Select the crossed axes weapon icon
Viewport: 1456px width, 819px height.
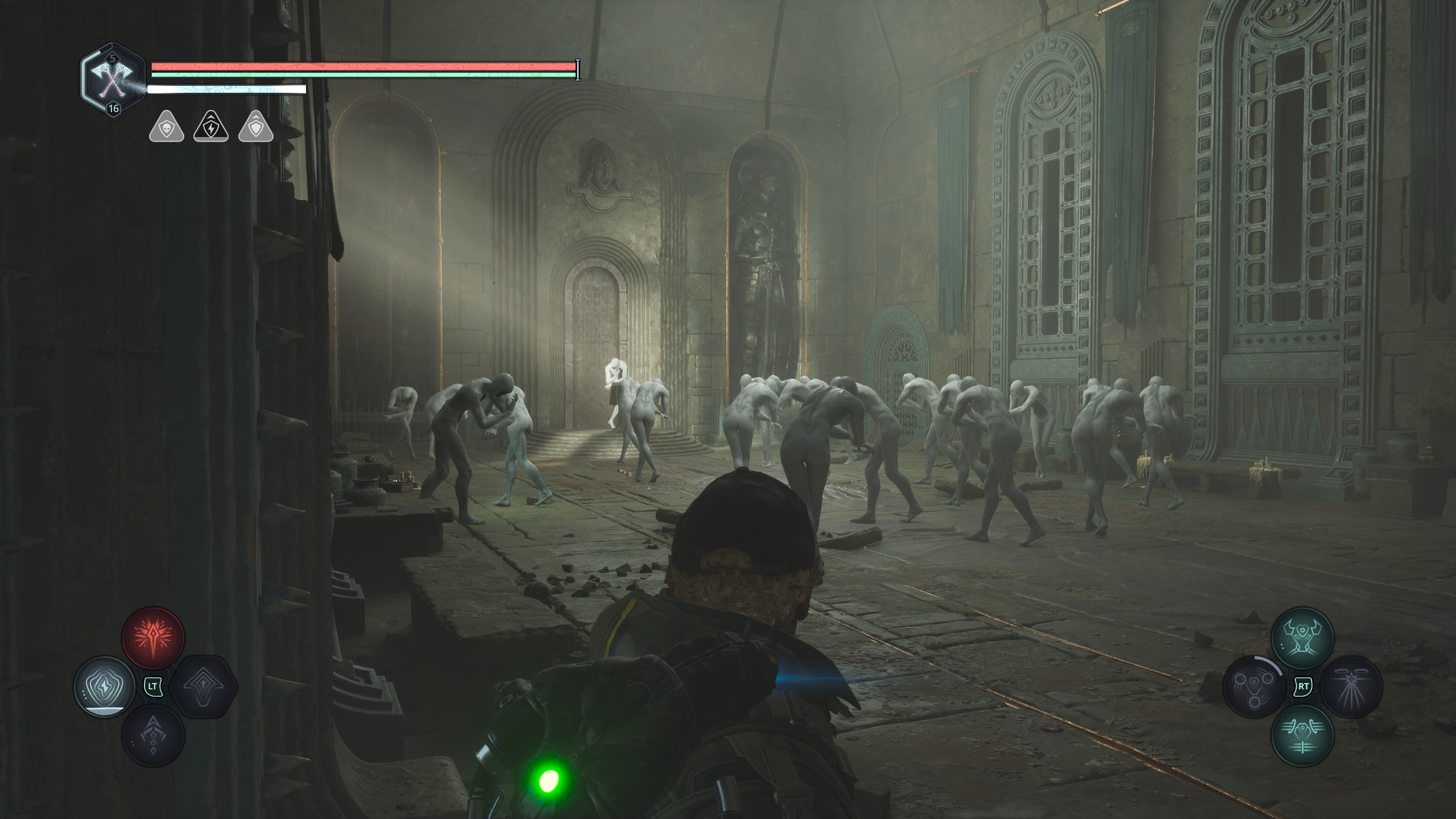pyautogui.click(x=112, y=82)
